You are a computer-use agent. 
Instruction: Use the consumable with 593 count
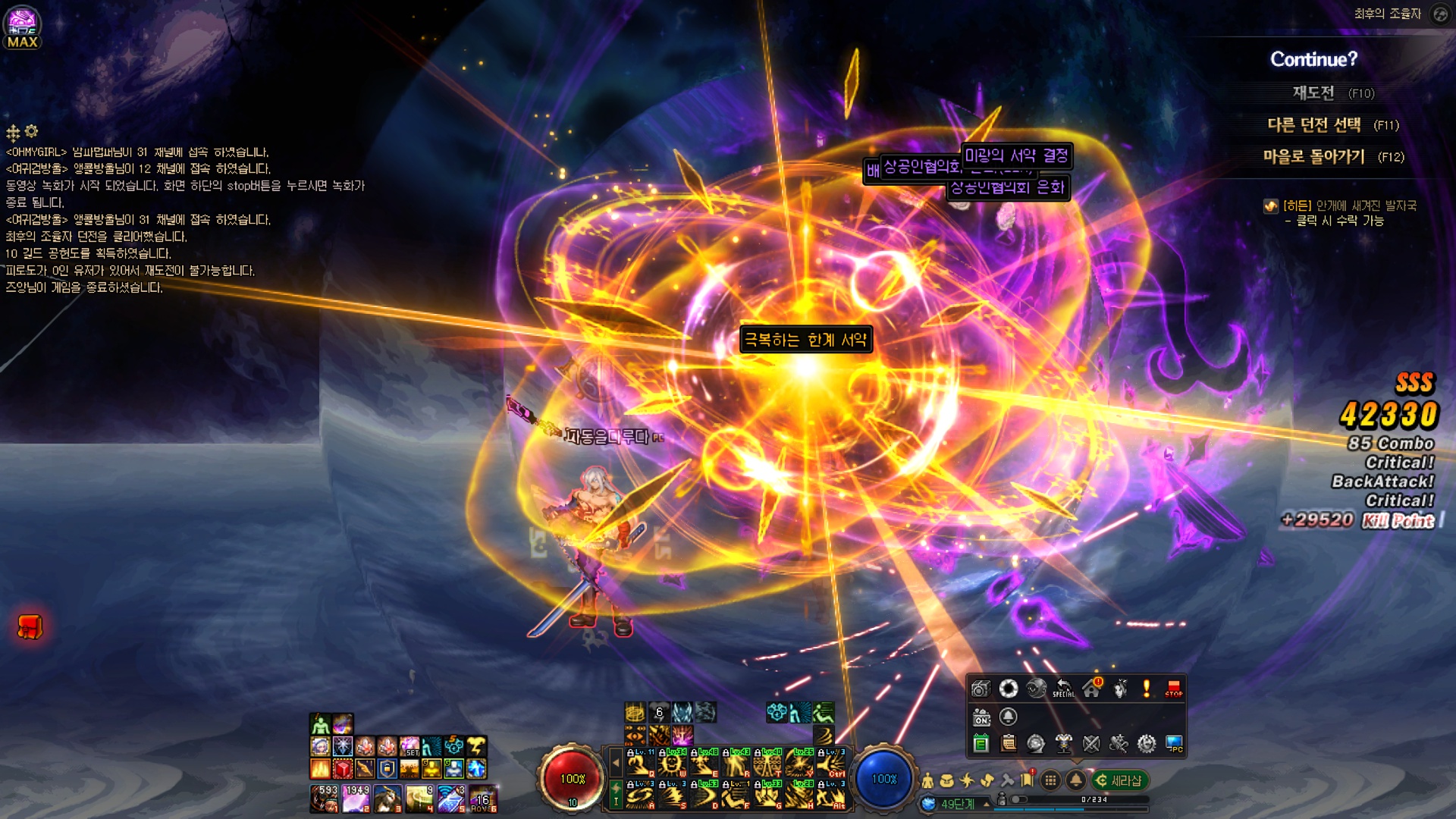tap(324, 799)
